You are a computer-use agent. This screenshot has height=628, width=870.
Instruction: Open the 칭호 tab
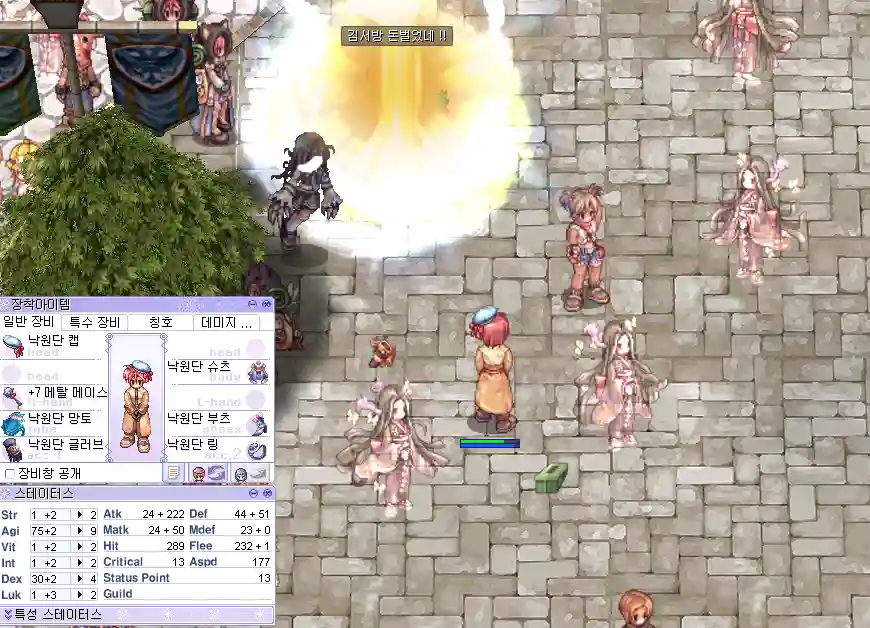click(161, 322)
